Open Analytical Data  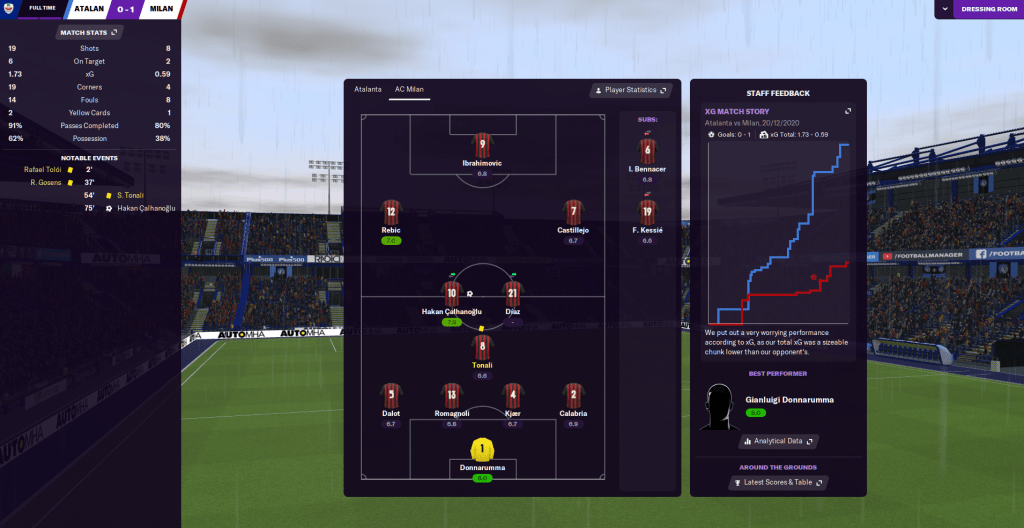778,440
